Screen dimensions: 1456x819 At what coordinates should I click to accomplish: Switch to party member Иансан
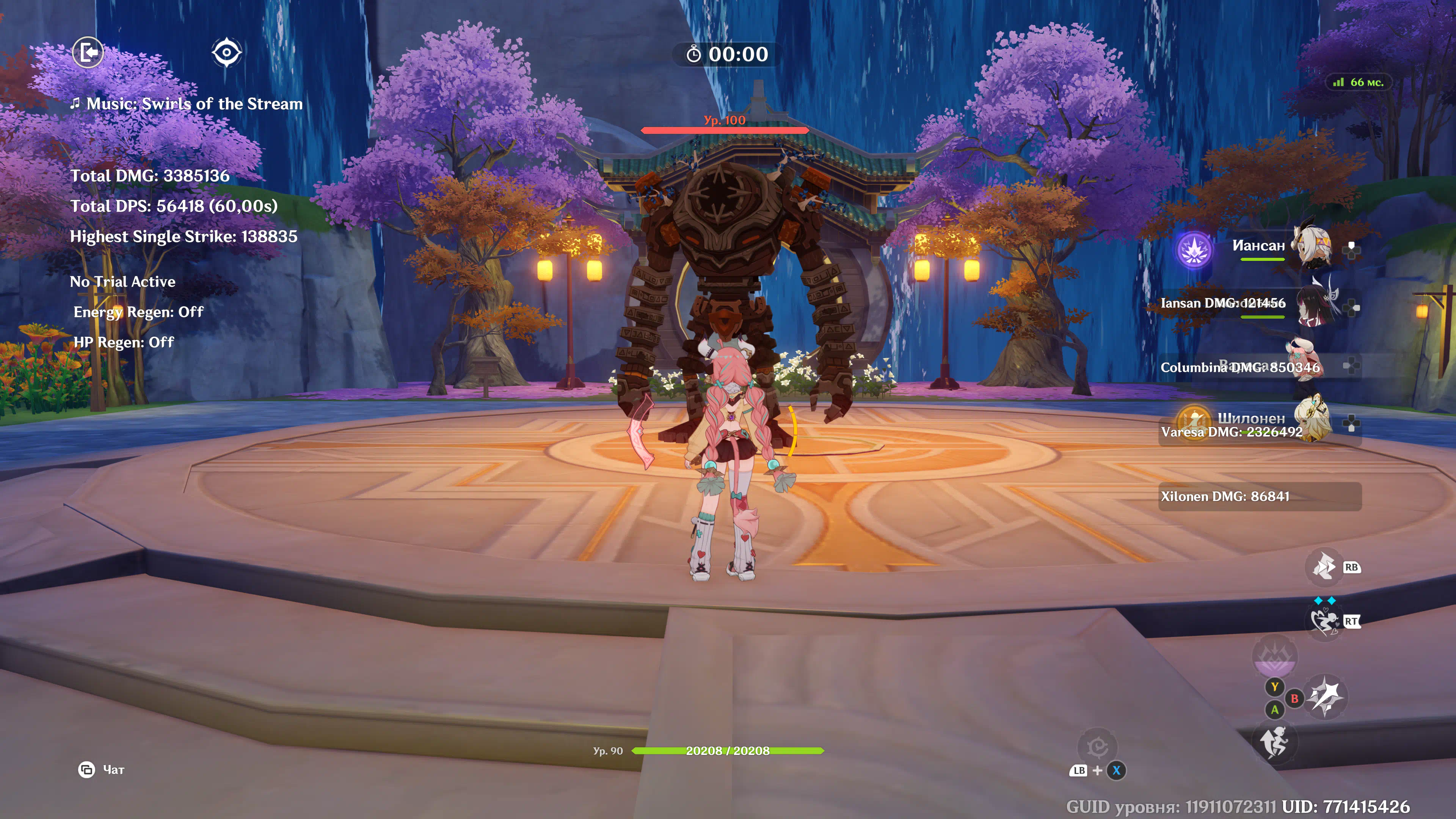(1312, 246)
